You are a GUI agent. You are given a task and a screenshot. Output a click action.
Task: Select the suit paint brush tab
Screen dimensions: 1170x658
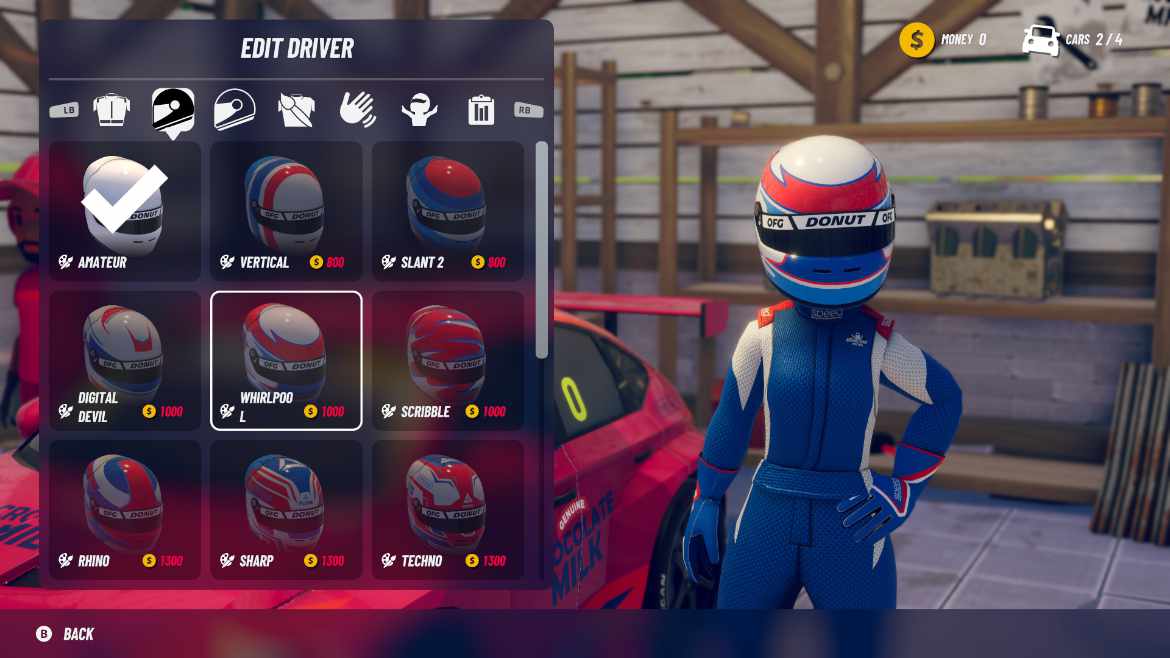pyautogui.click(x=296, y=109)
